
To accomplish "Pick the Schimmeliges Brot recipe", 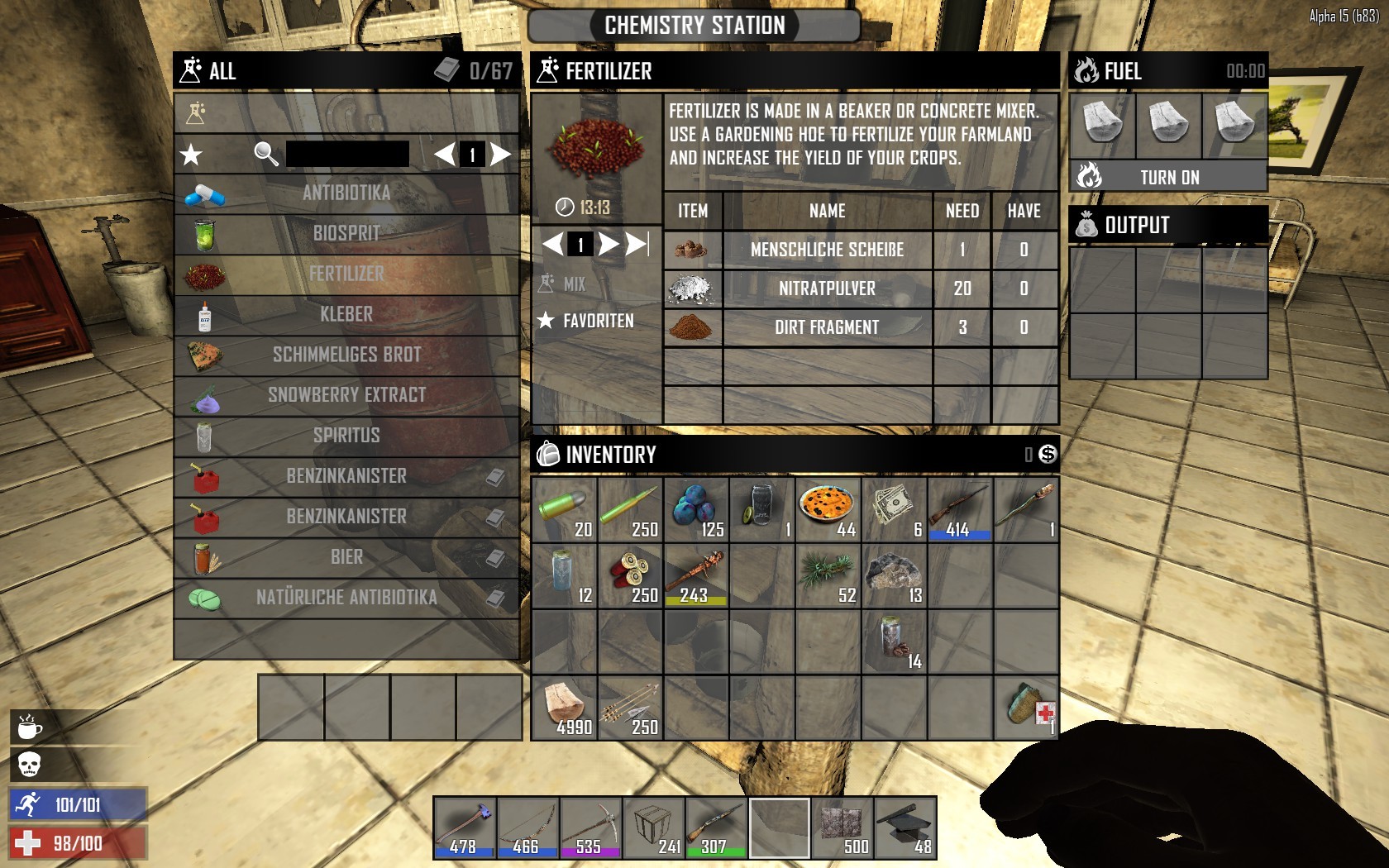I will click(346, 355).
